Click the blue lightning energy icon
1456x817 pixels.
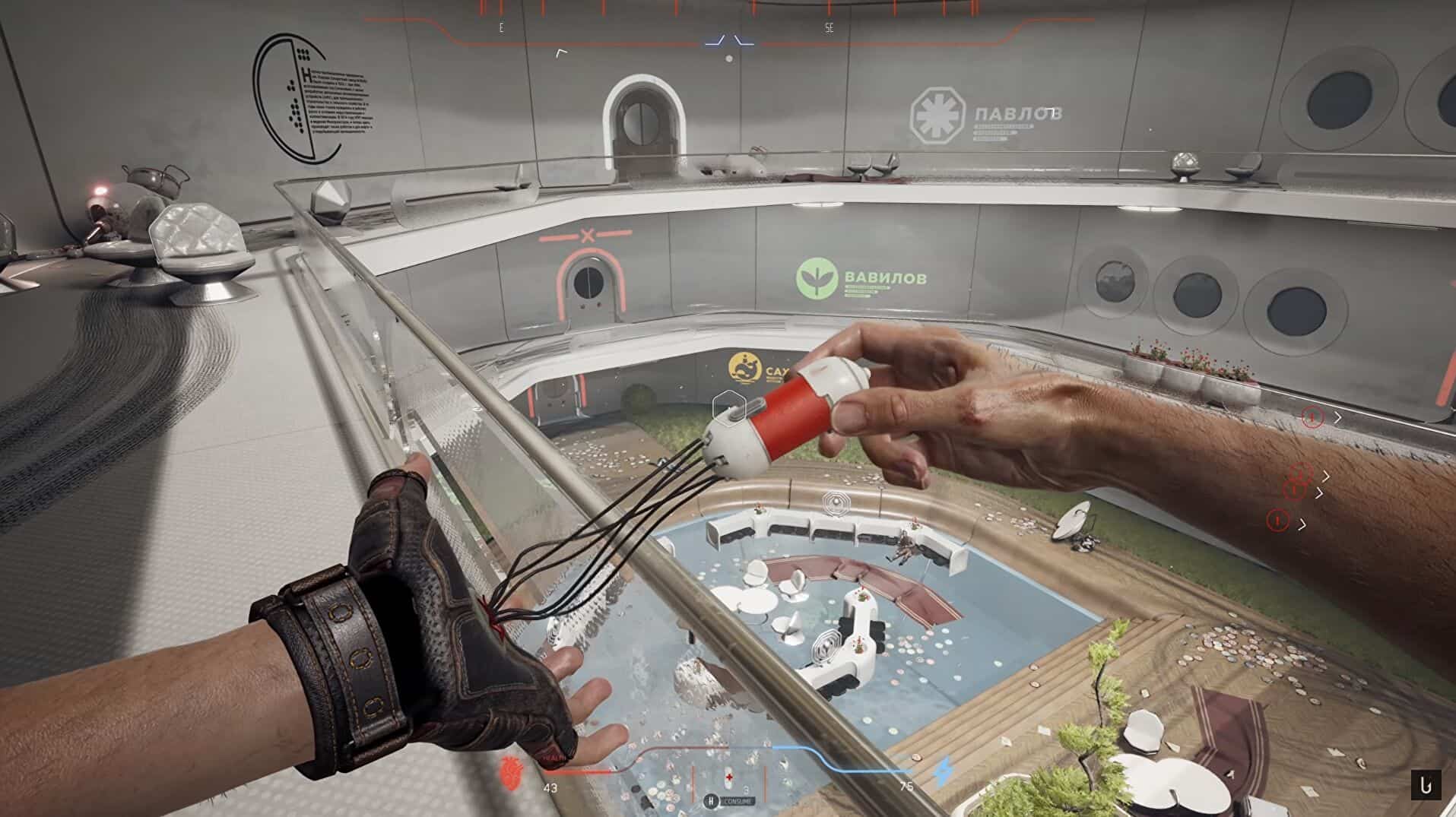(943, 771)
